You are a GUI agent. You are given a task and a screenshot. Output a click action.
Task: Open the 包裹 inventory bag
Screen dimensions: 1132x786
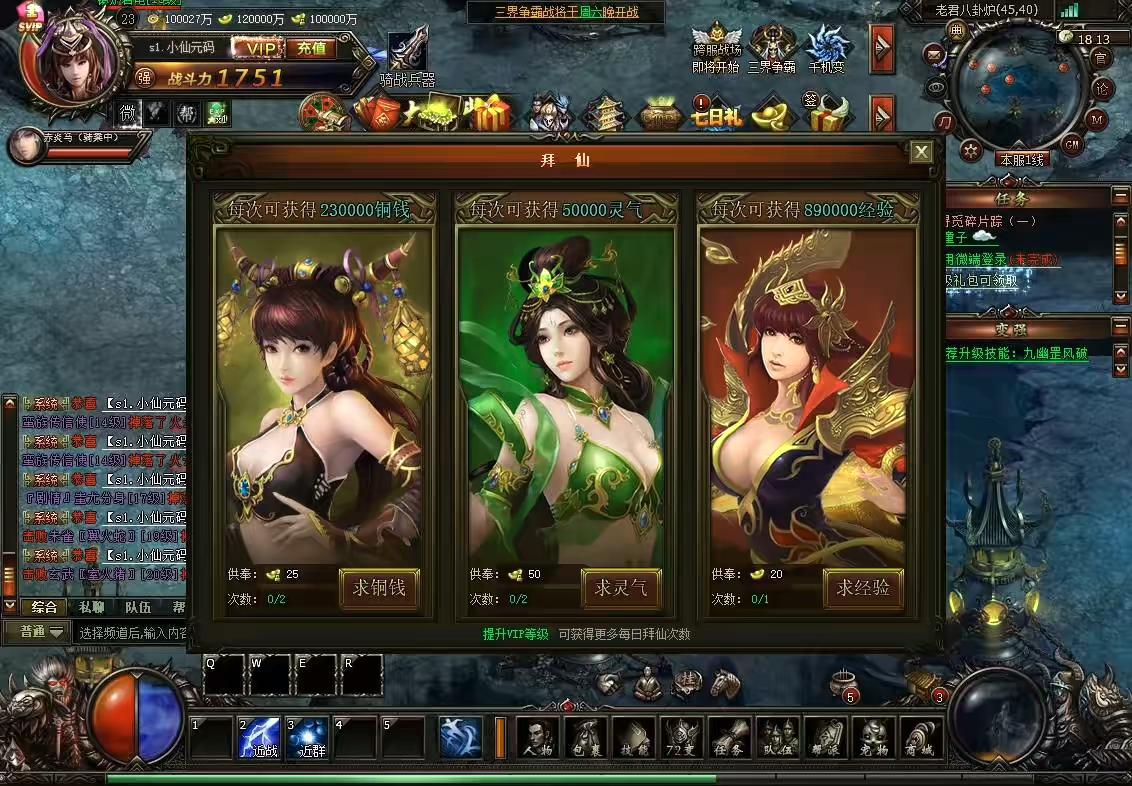(x=585, y=739)
